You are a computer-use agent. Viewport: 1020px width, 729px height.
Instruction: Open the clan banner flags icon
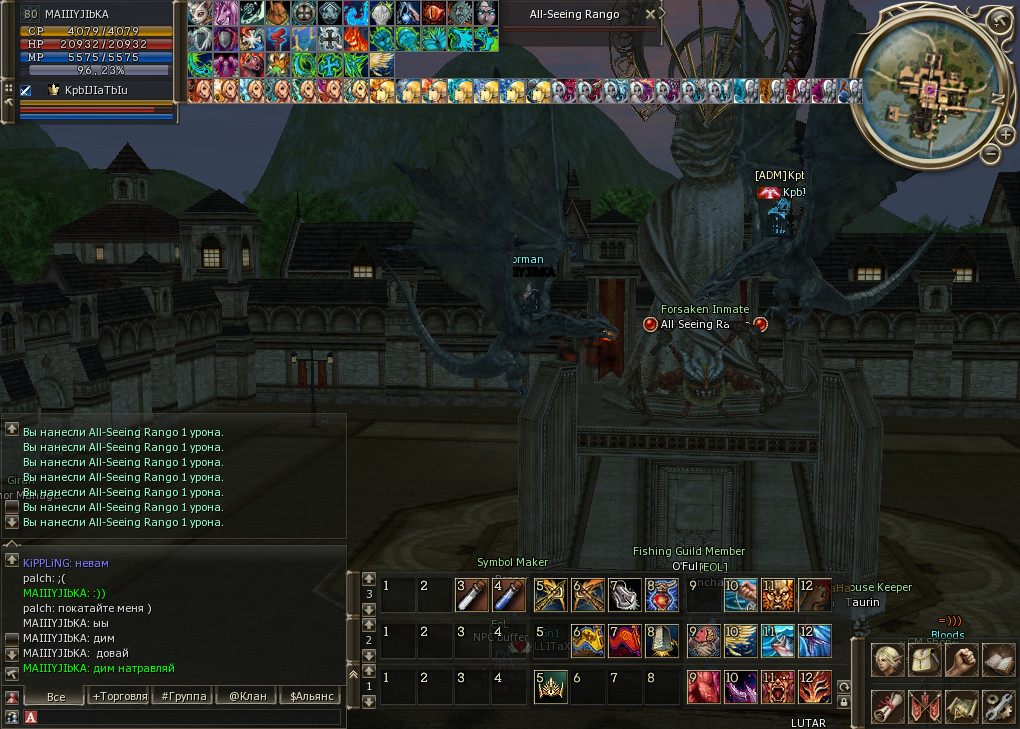(925, 705)
